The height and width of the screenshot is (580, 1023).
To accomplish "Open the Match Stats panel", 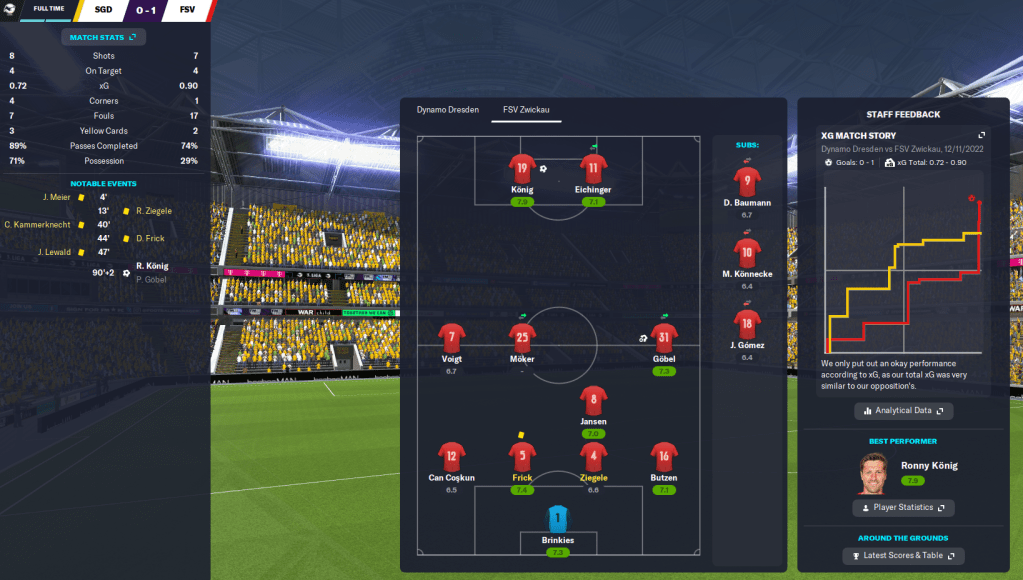I will coord(105,37).
